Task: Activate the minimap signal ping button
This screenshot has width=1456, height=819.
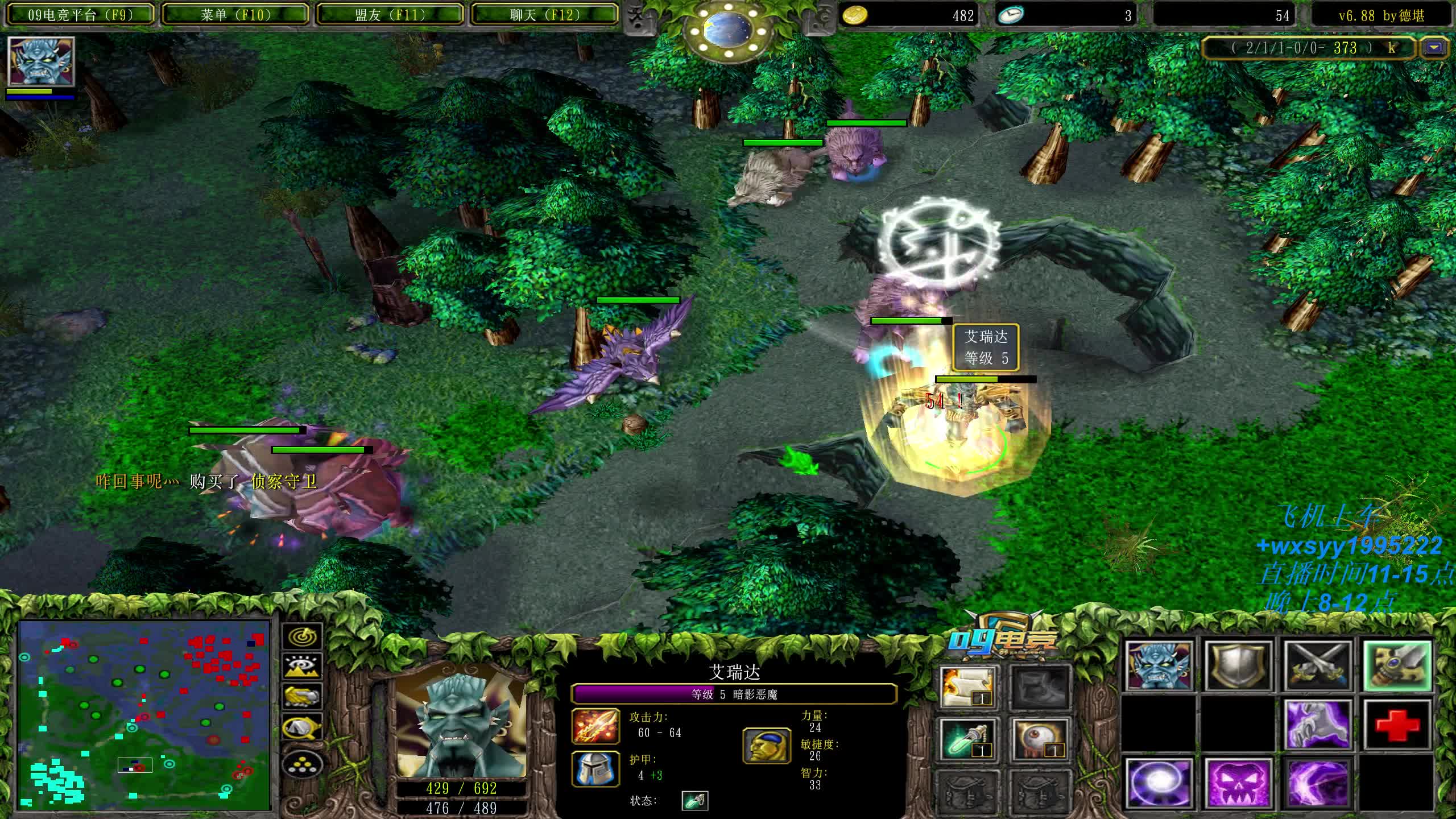Action: (x=302, y=636)
